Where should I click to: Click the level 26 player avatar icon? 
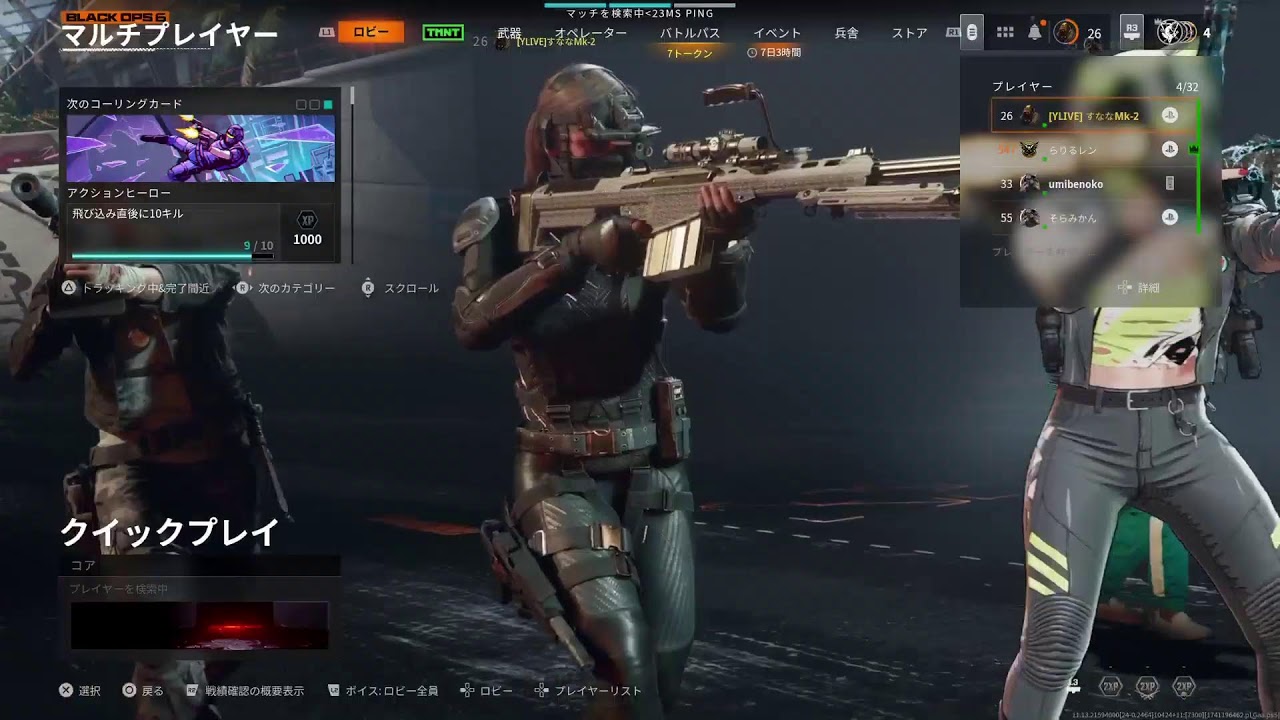(1065, 32)
